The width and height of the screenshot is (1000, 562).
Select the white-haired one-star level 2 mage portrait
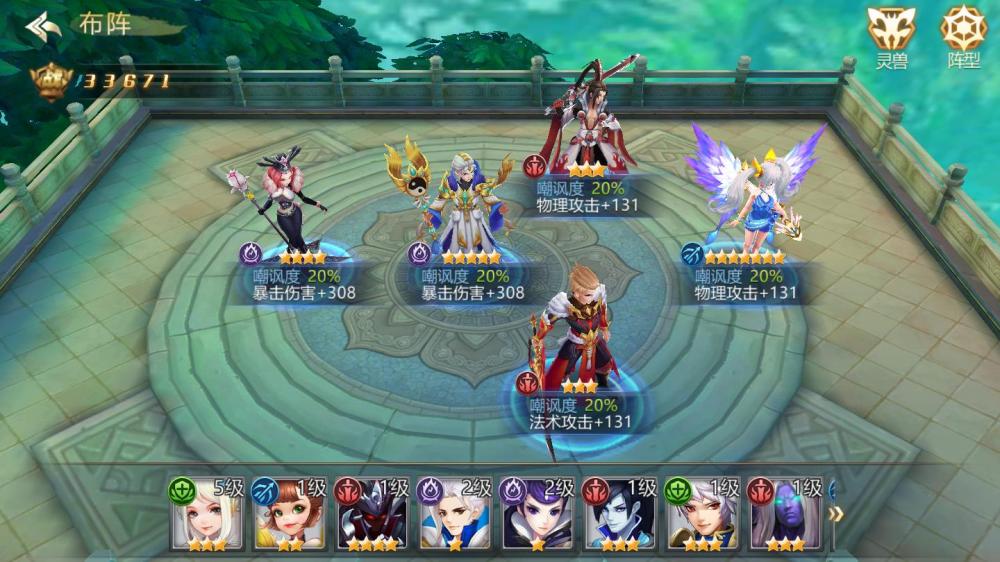454,515
